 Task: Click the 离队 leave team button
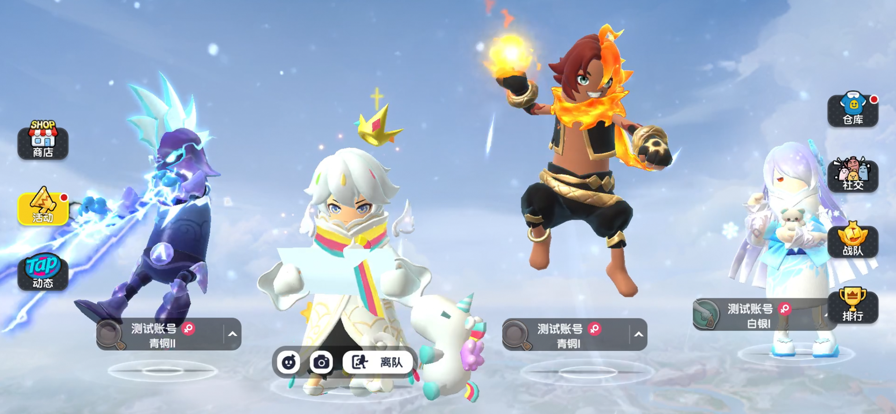click(x=378, y=362)
